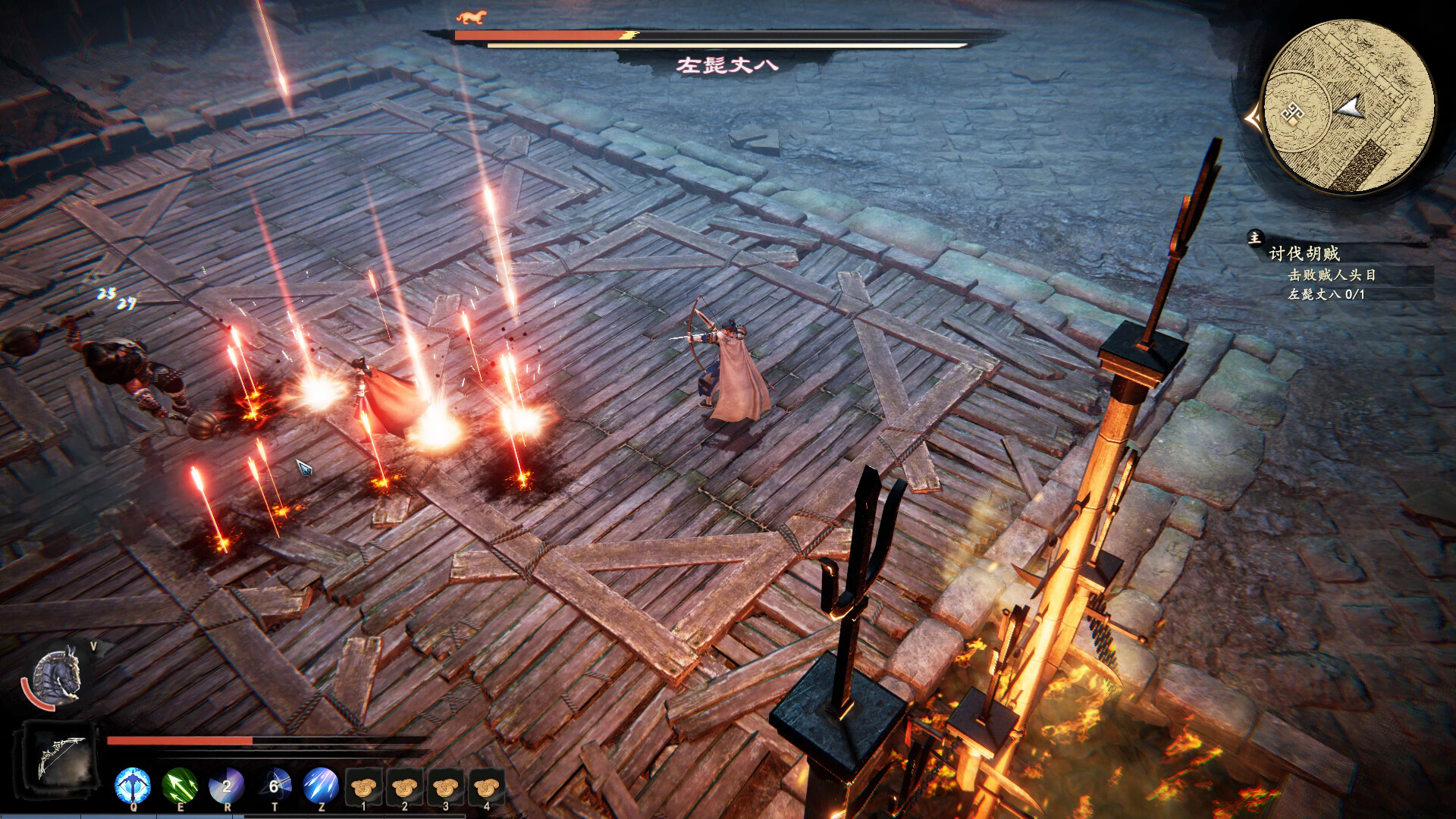Use the ration item in slot 1

(x=363, y=787)
